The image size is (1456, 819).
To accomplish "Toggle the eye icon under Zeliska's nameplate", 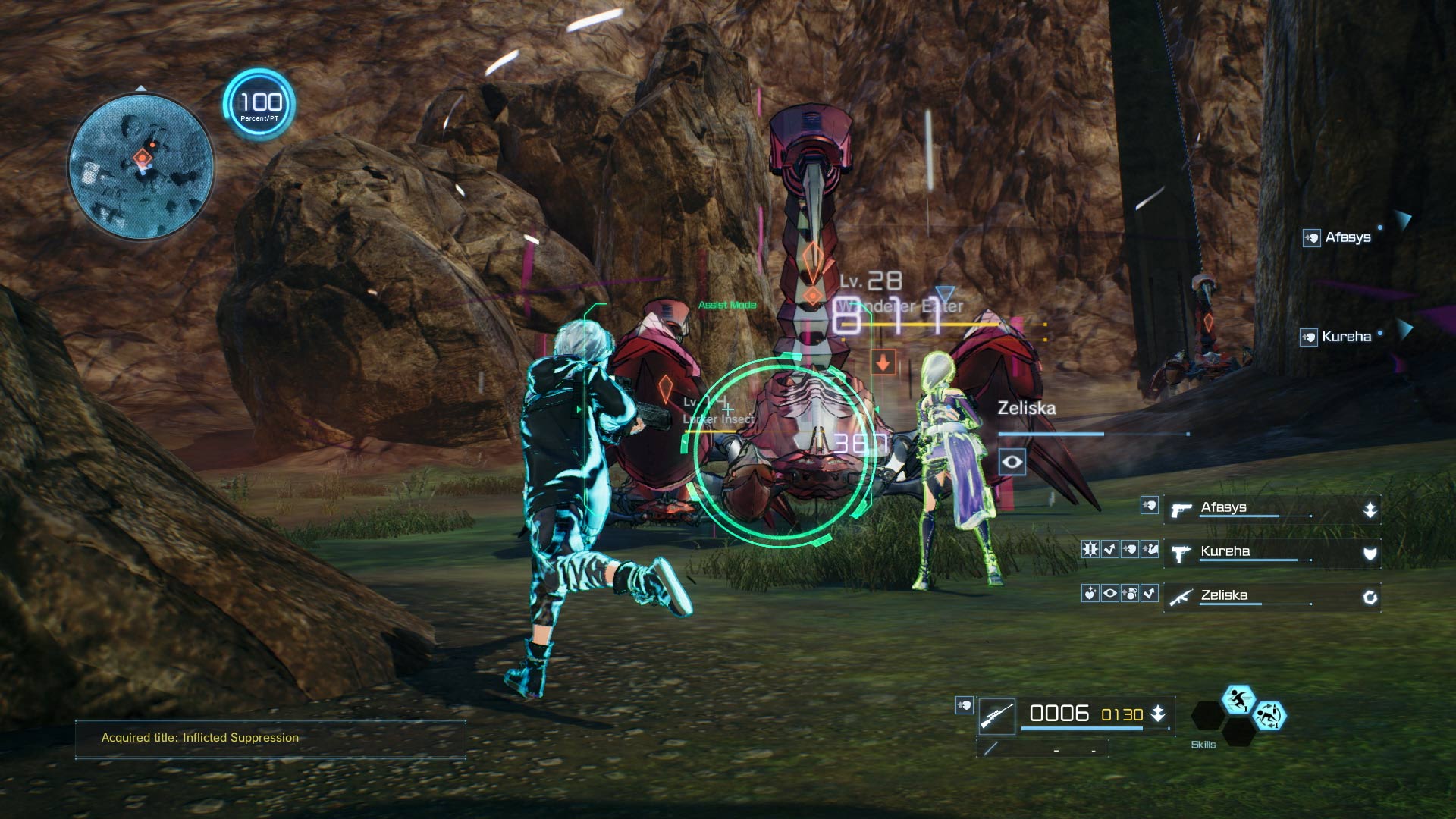I will coord(1012,461).
